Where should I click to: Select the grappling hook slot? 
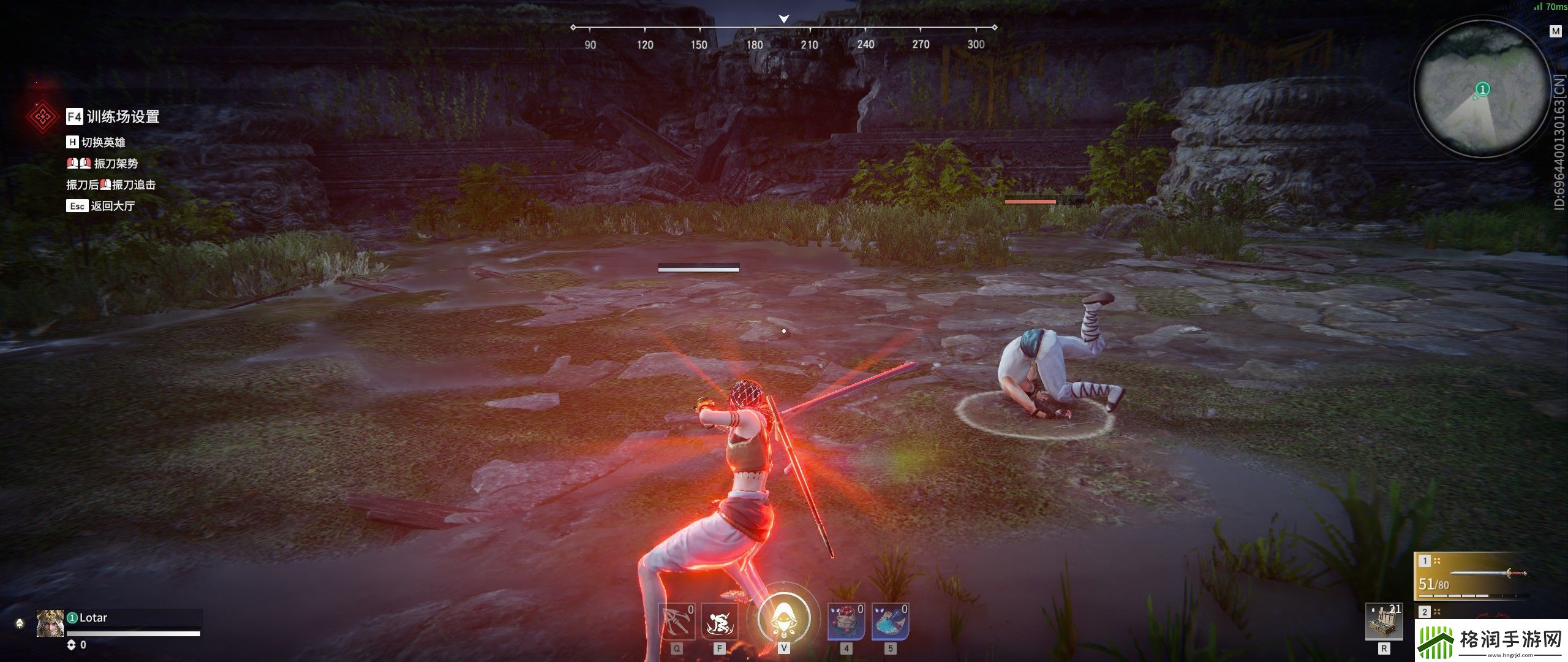pos(676,622)
